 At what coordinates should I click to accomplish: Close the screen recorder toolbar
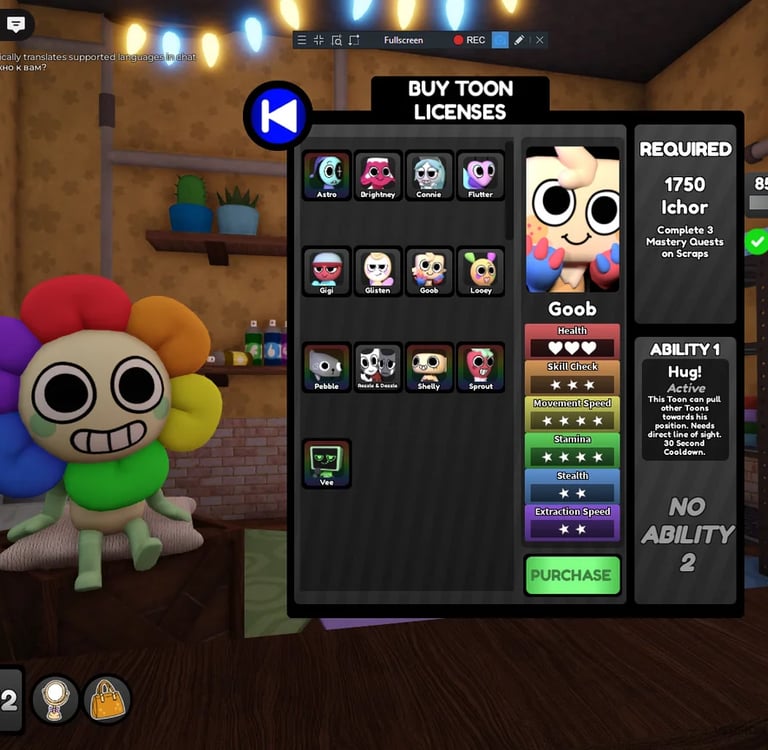pos(540,40)
